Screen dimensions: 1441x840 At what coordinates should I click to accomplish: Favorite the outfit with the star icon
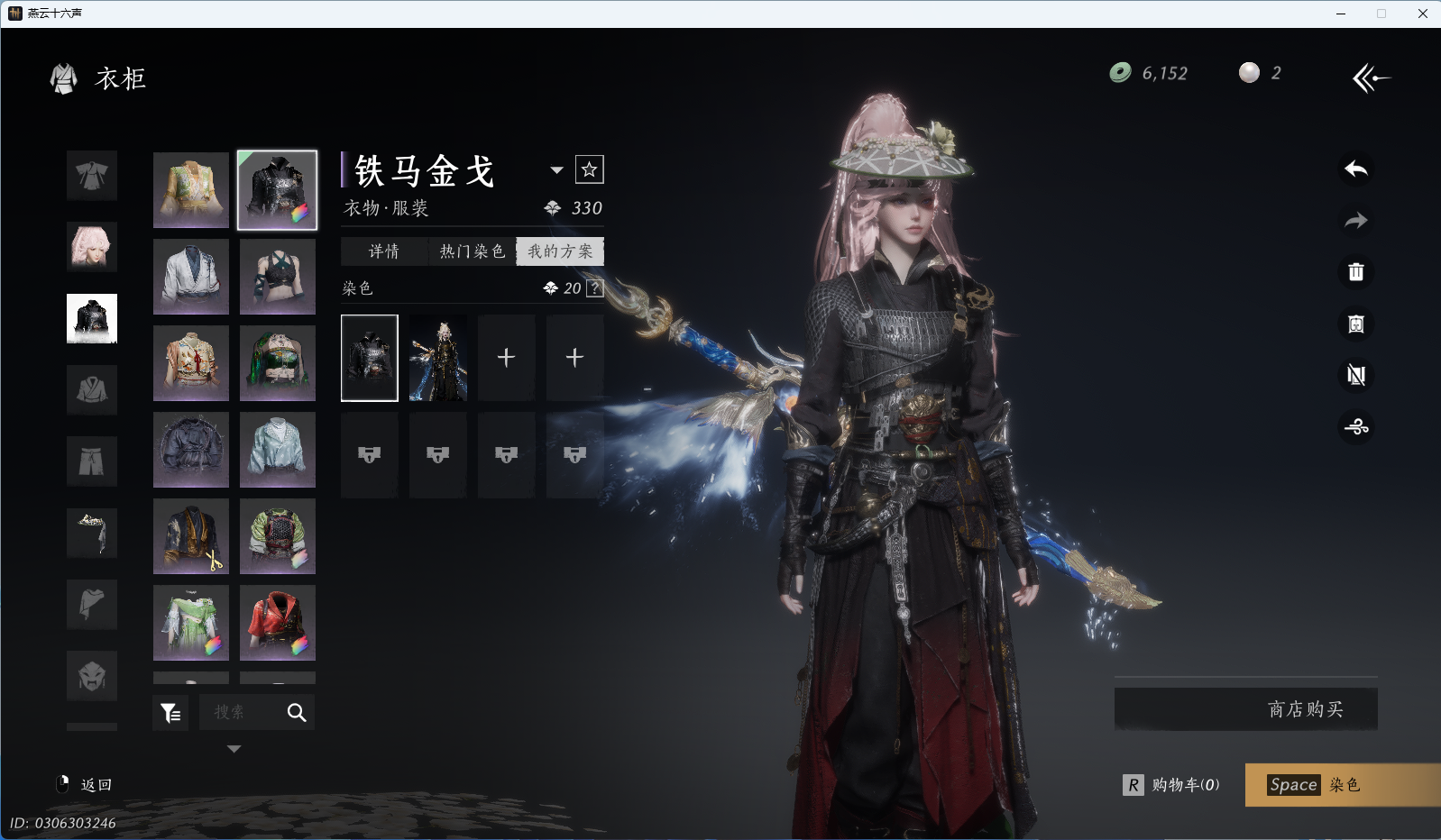(590, 169)
